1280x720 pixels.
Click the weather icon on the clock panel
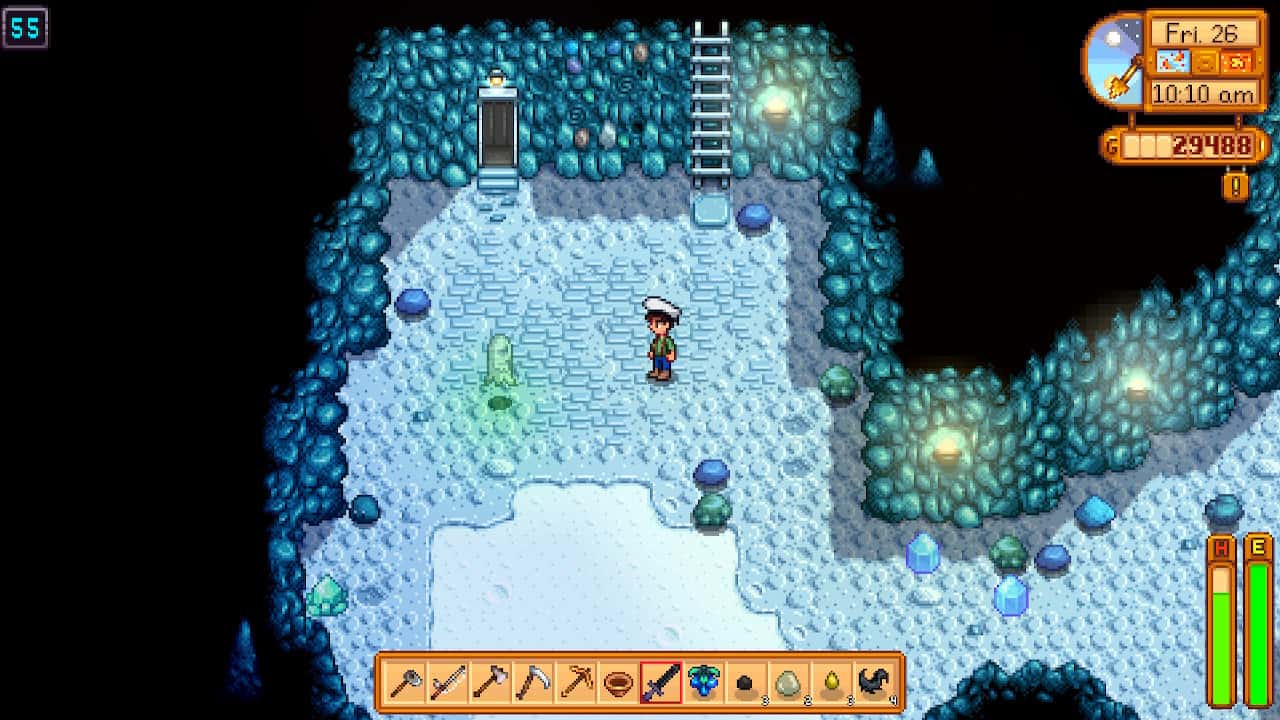(1172, 62)
